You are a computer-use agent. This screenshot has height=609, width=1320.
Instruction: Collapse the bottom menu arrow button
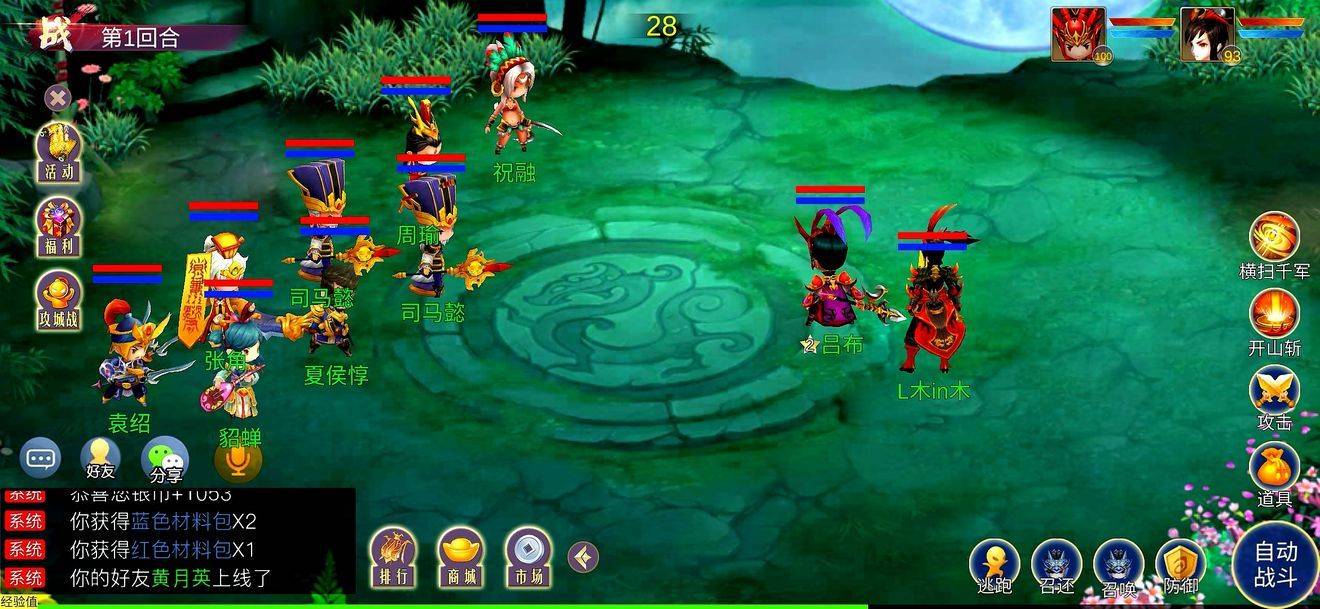(583, 556)
